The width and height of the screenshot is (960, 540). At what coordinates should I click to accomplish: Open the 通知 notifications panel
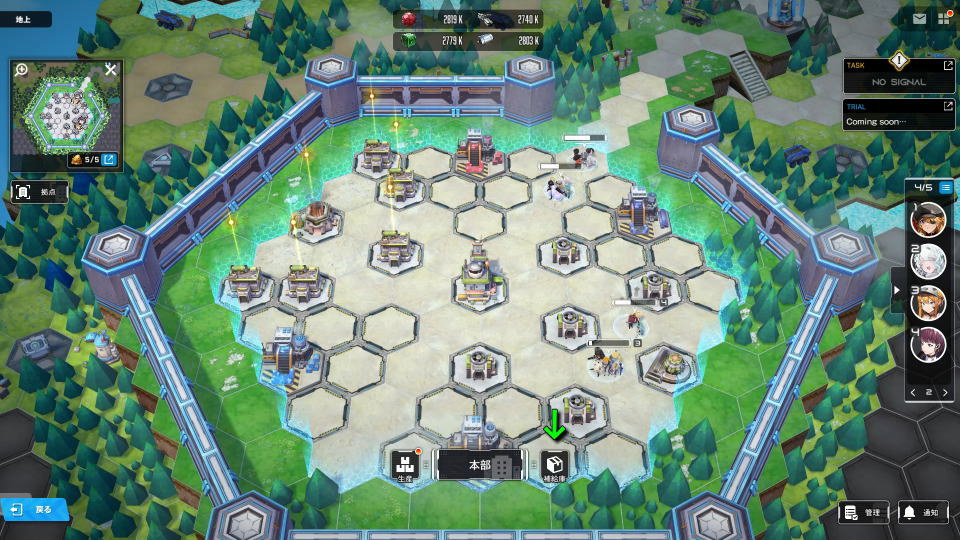click(922, 512)
